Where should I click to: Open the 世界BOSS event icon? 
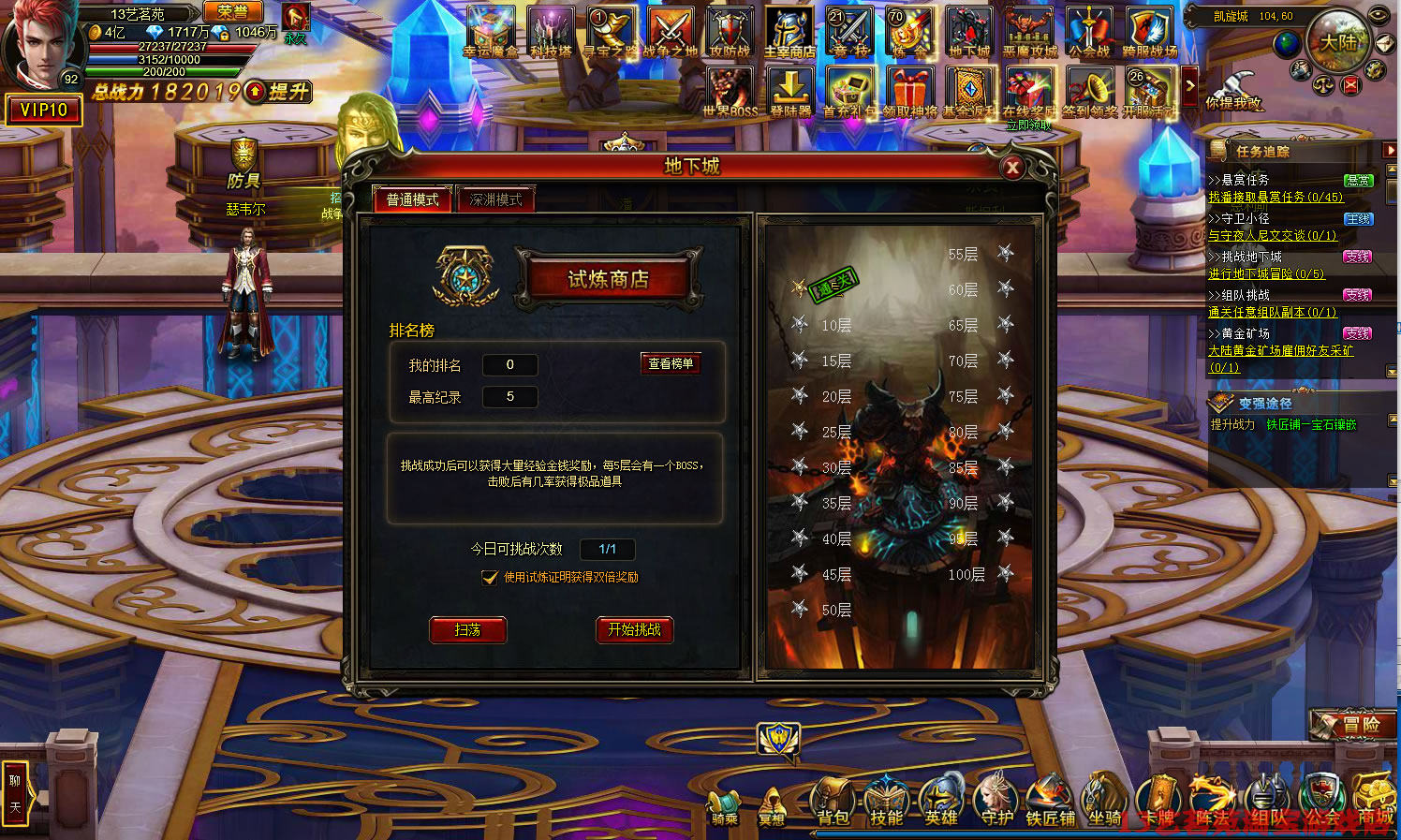pyautogui.click(x=730, y=93)
